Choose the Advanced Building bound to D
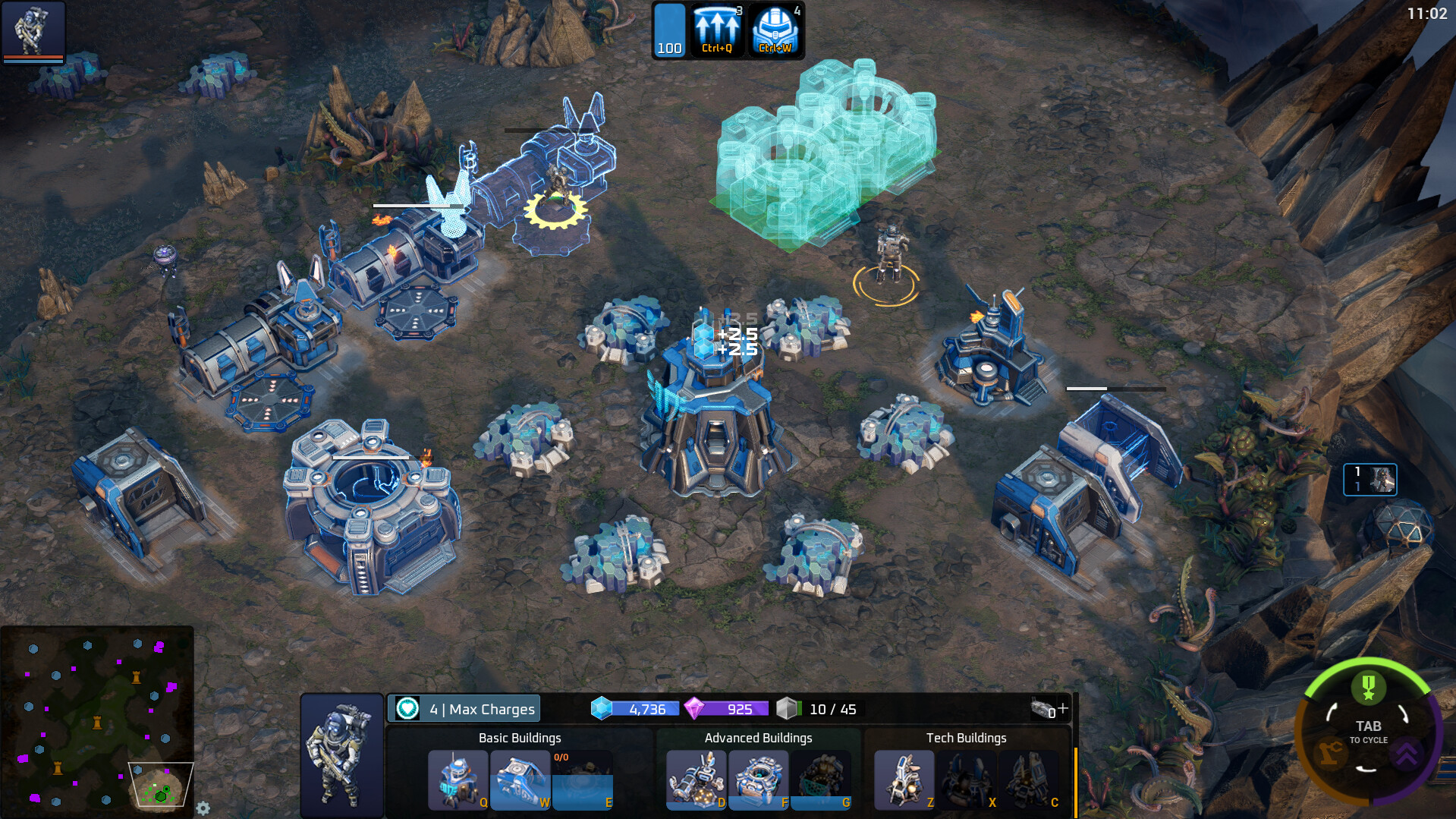1456x819 pixels. [x=695, y=780]
